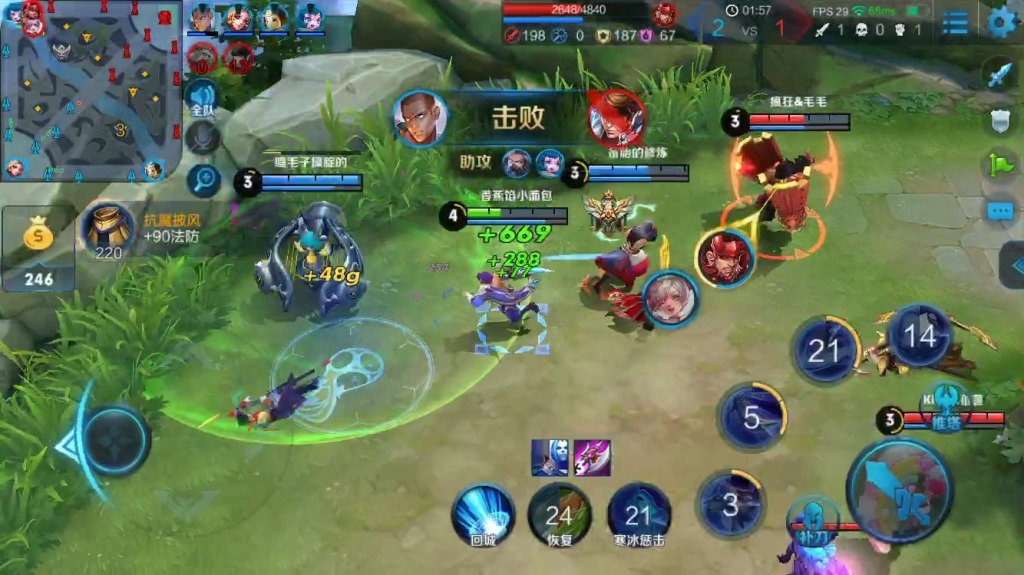Viewport: 1024px width, 575px height.
Task: Cast the 寒冰惩击 smite spell
Action: point(638,517)
